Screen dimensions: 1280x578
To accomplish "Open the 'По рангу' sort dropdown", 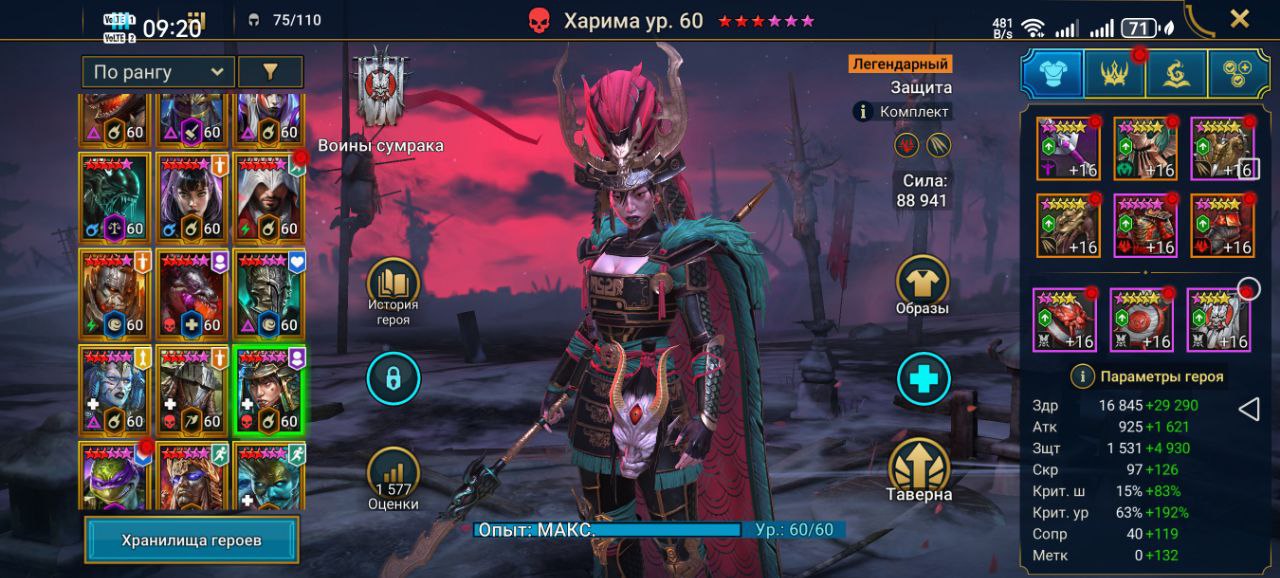I will (158, 72).
